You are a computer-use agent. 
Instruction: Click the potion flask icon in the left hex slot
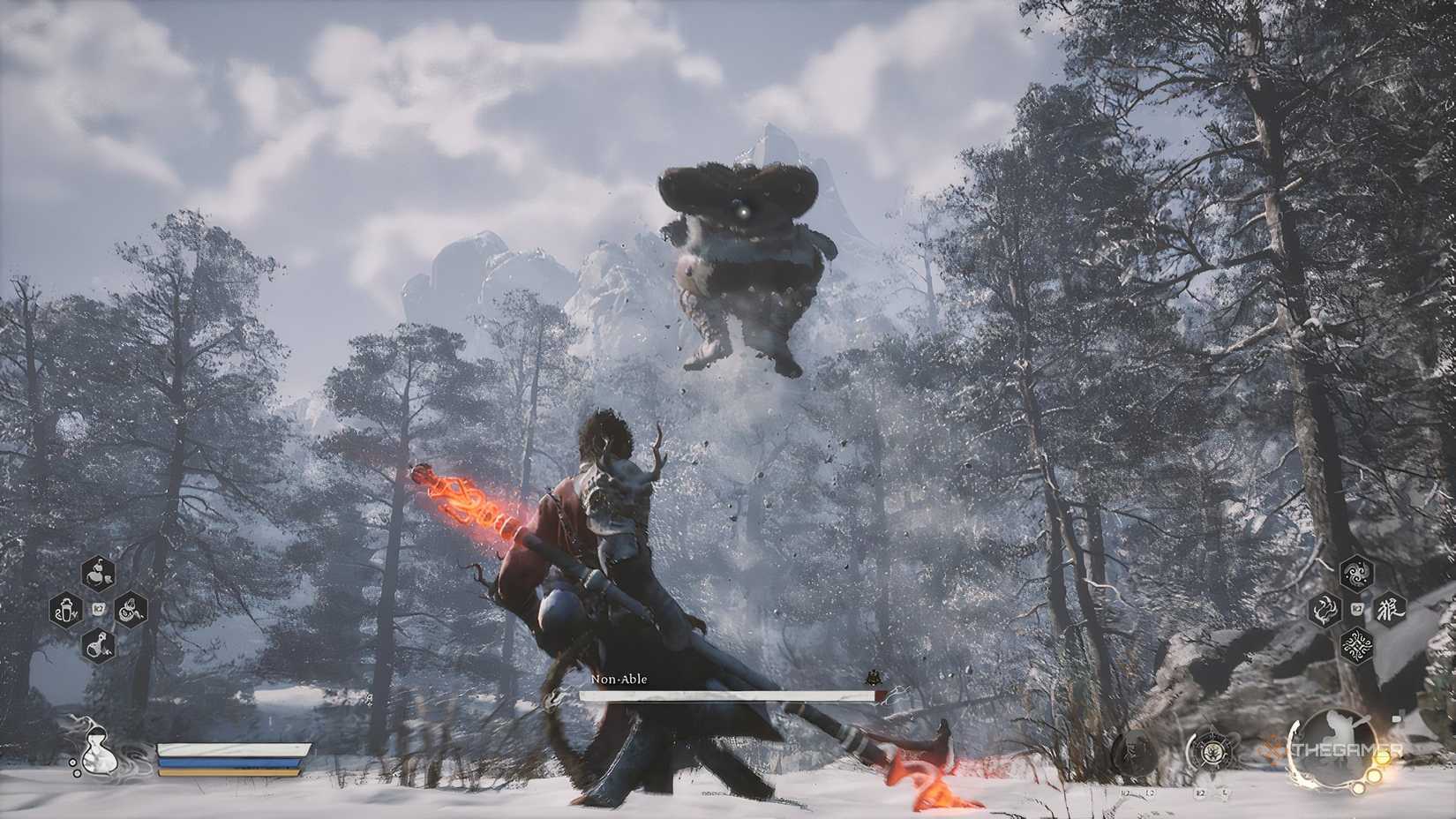67,609
